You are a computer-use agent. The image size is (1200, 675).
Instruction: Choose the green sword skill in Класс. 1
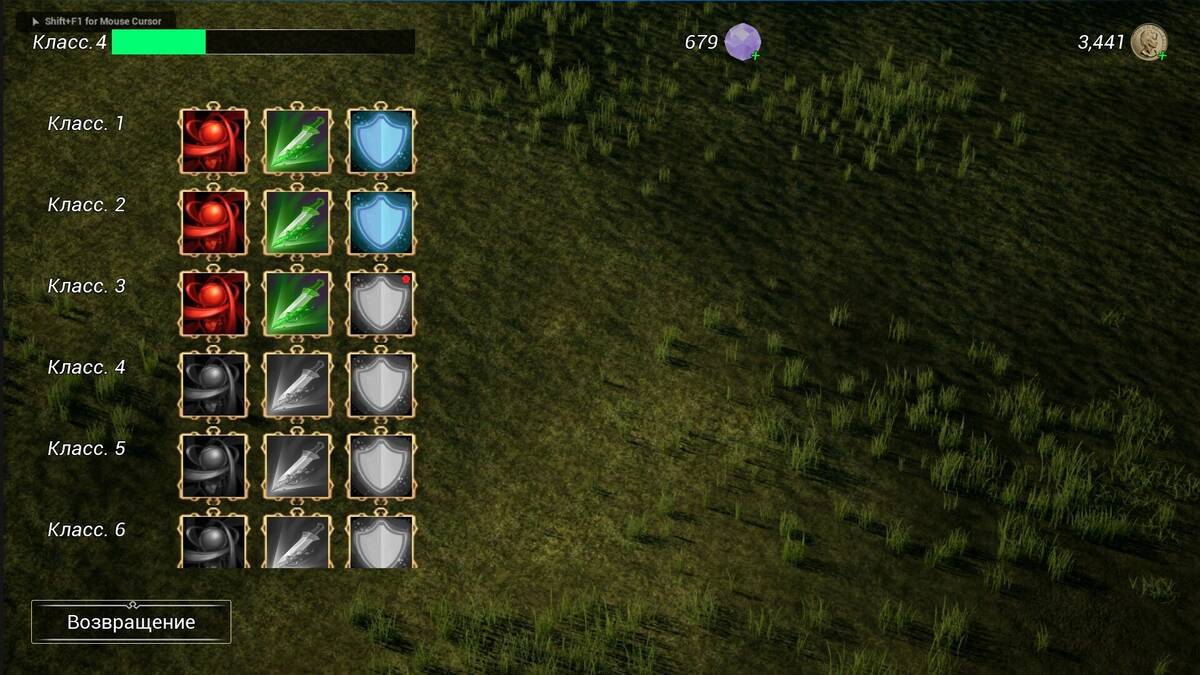point(297,142)
